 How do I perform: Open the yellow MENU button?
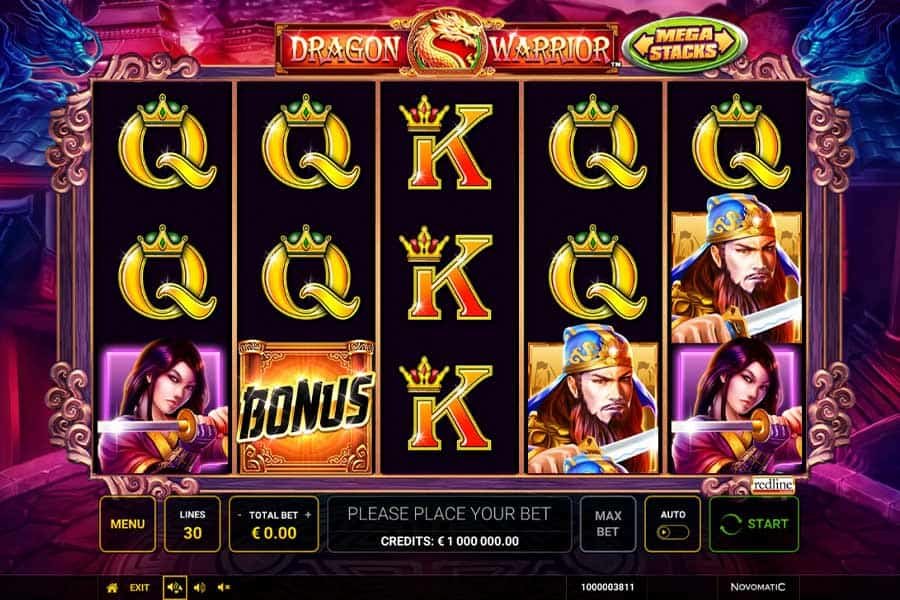coord(127,524)
